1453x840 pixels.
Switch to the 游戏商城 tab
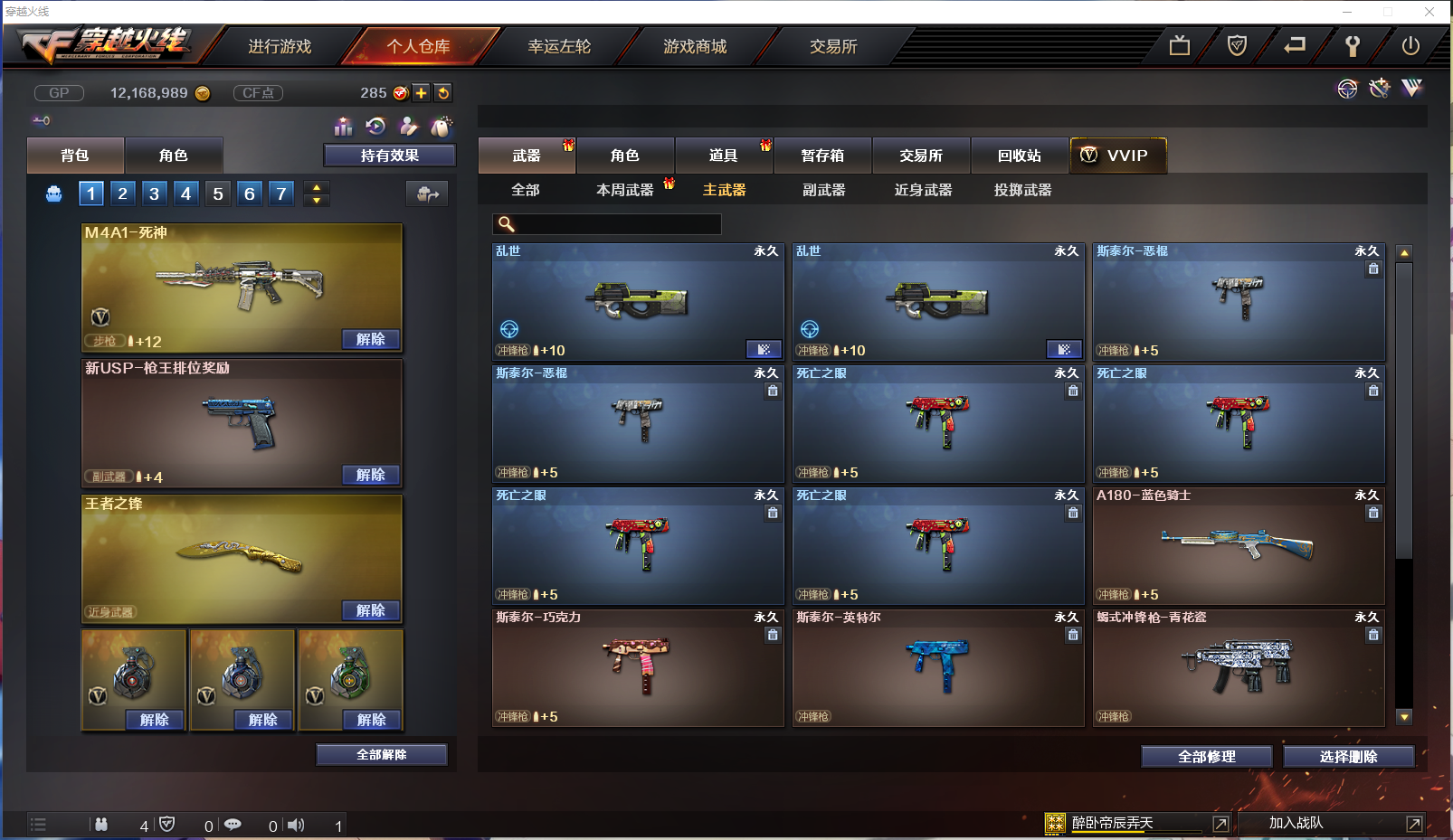(x=696, y=46)
